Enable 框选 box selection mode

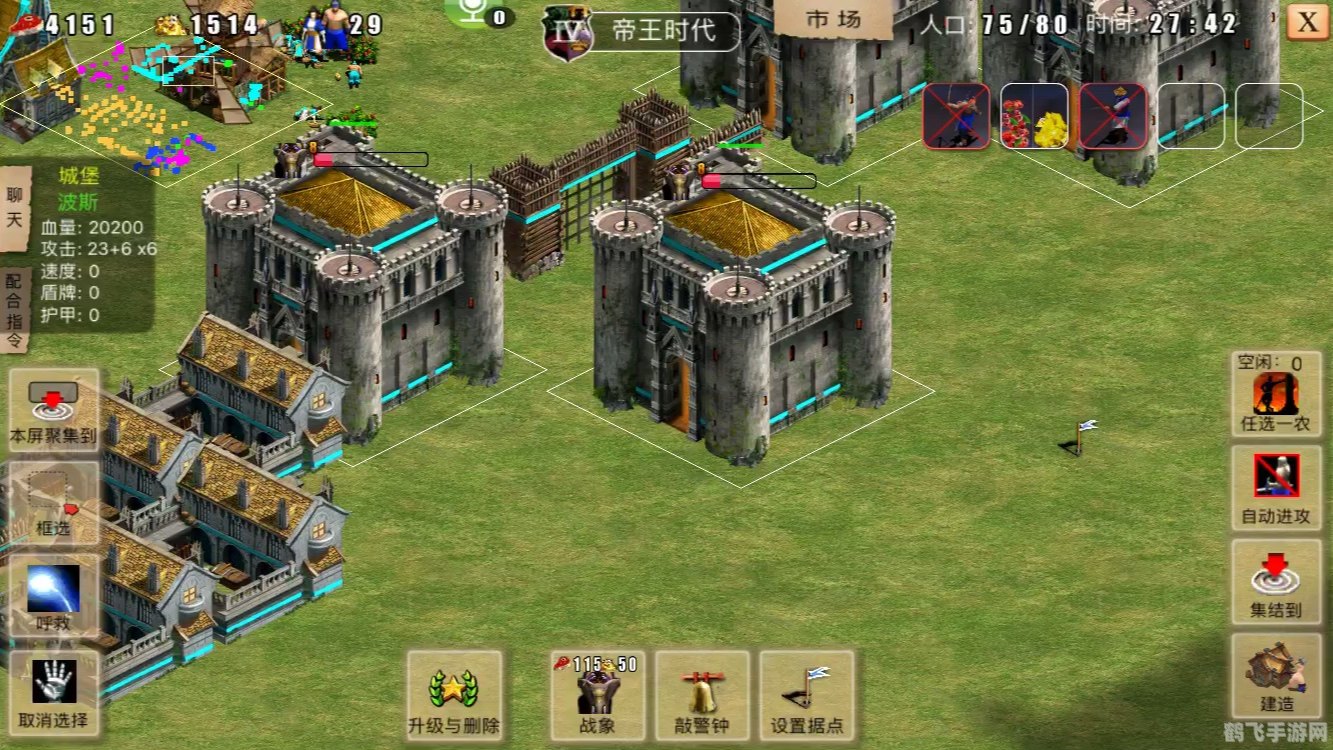pos(54,502)
